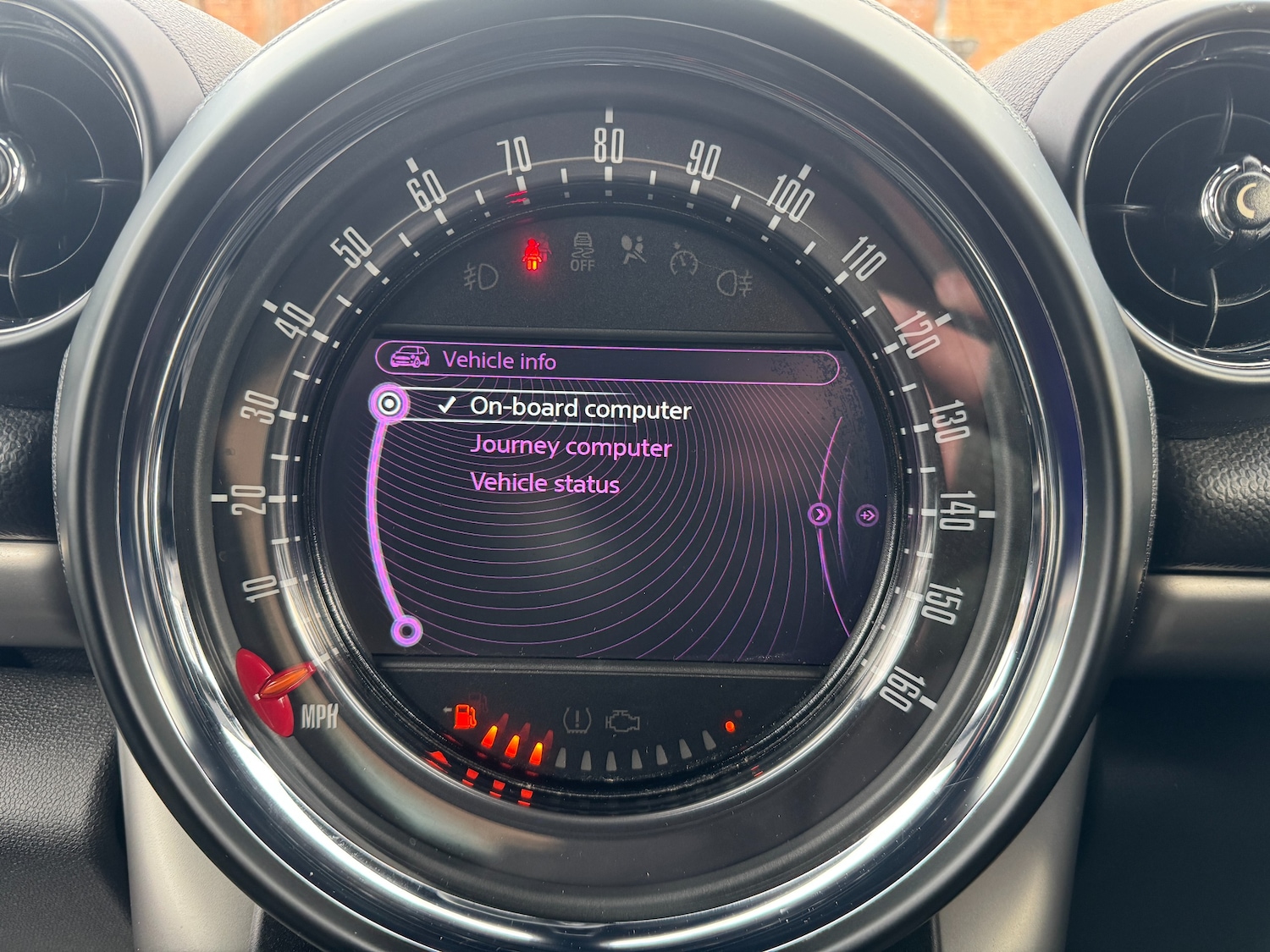Screen dimensions: 1270x952
Task: Click the Vehicle info header bar
Action: tap(606, 361)
